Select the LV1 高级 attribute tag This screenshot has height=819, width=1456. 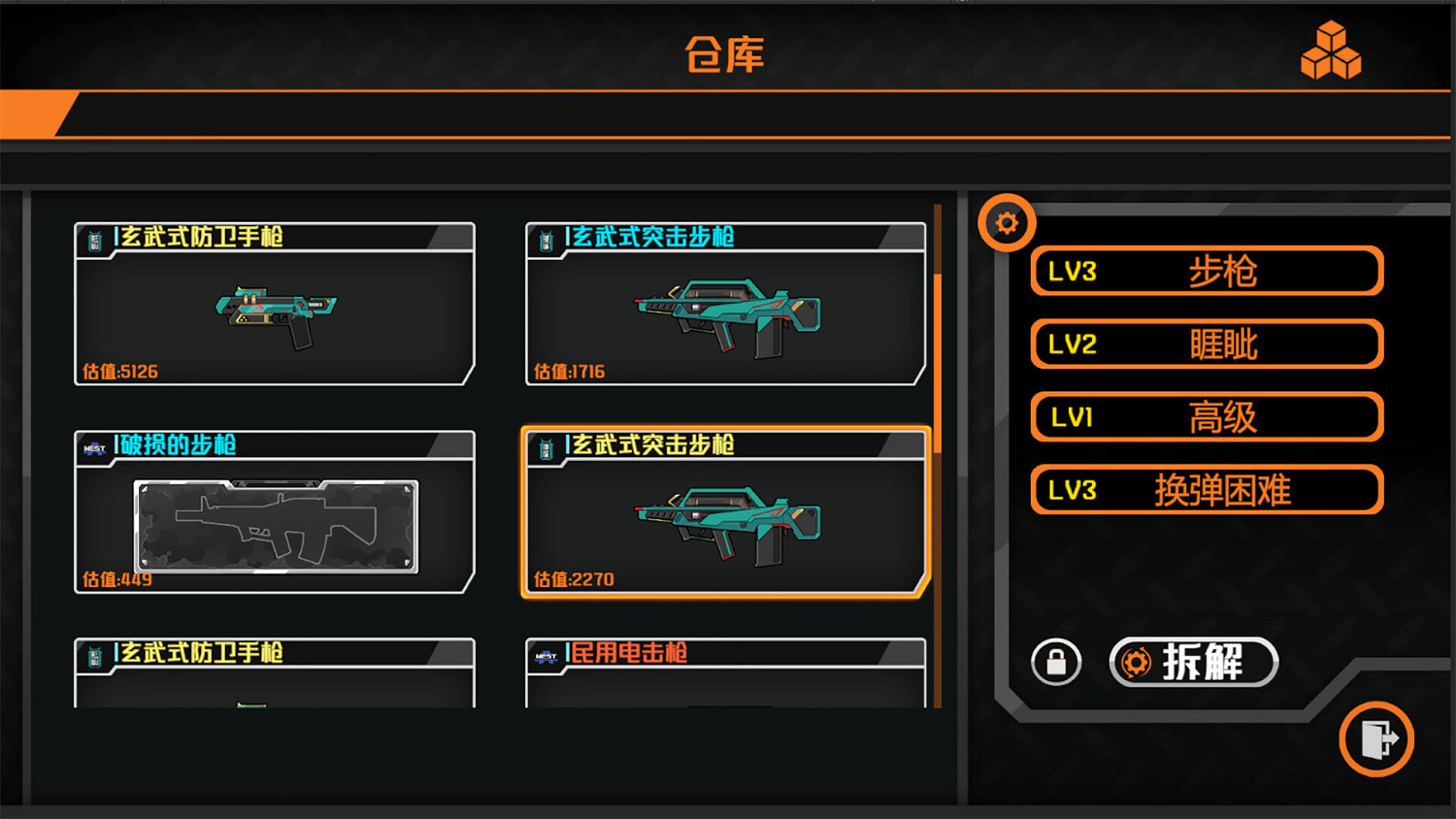click(1206, 416)
